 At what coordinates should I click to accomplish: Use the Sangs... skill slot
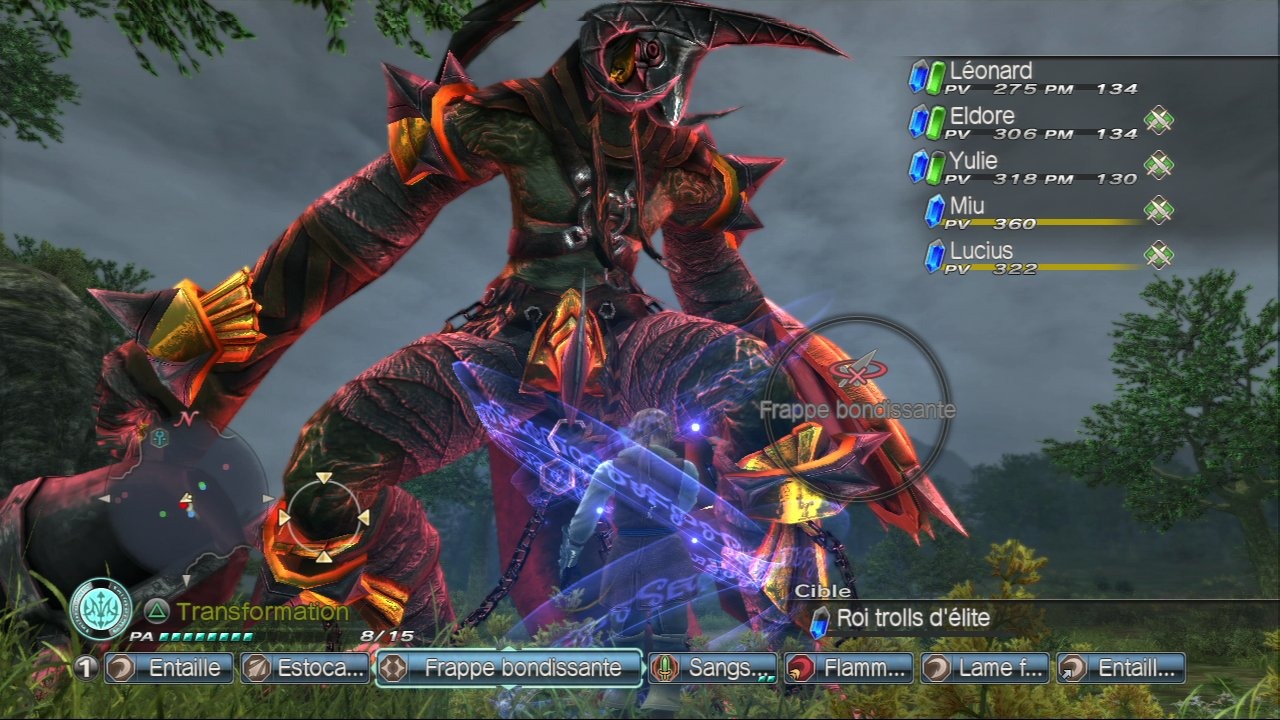click(712, 668)
